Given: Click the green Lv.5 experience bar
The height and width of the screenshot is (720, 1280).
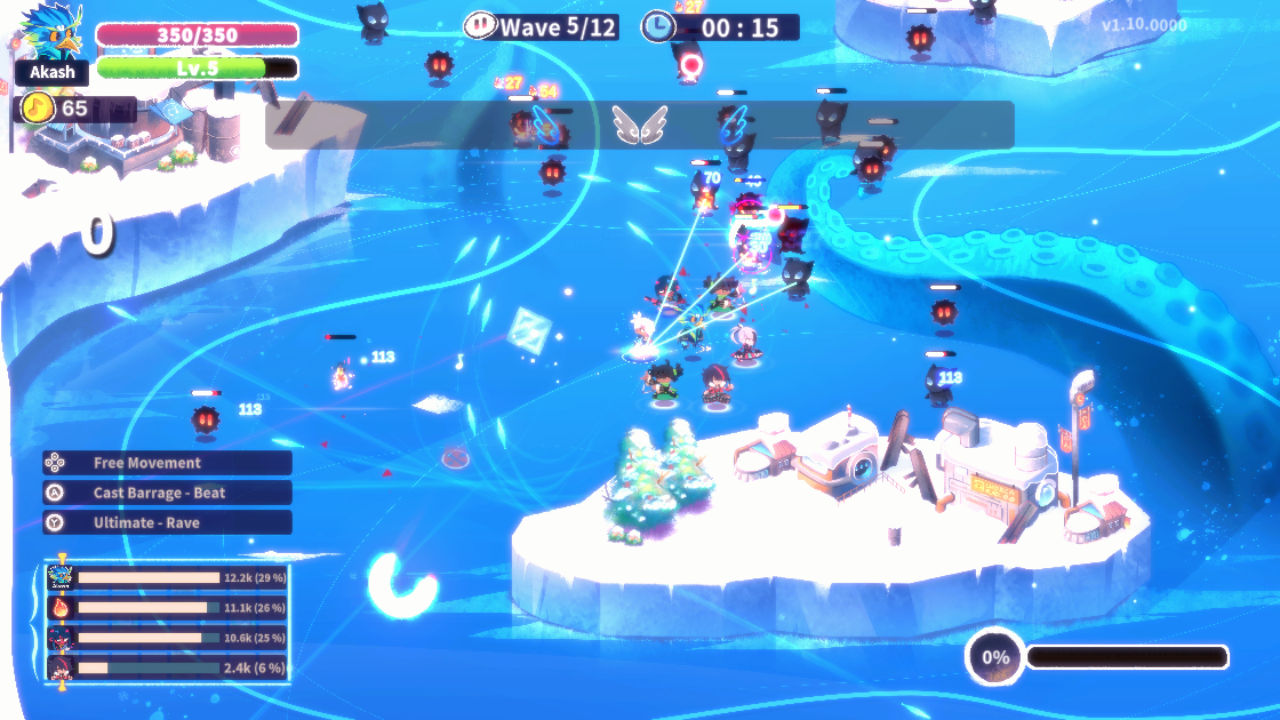Looking at the screenshot, I should (196, 70).
